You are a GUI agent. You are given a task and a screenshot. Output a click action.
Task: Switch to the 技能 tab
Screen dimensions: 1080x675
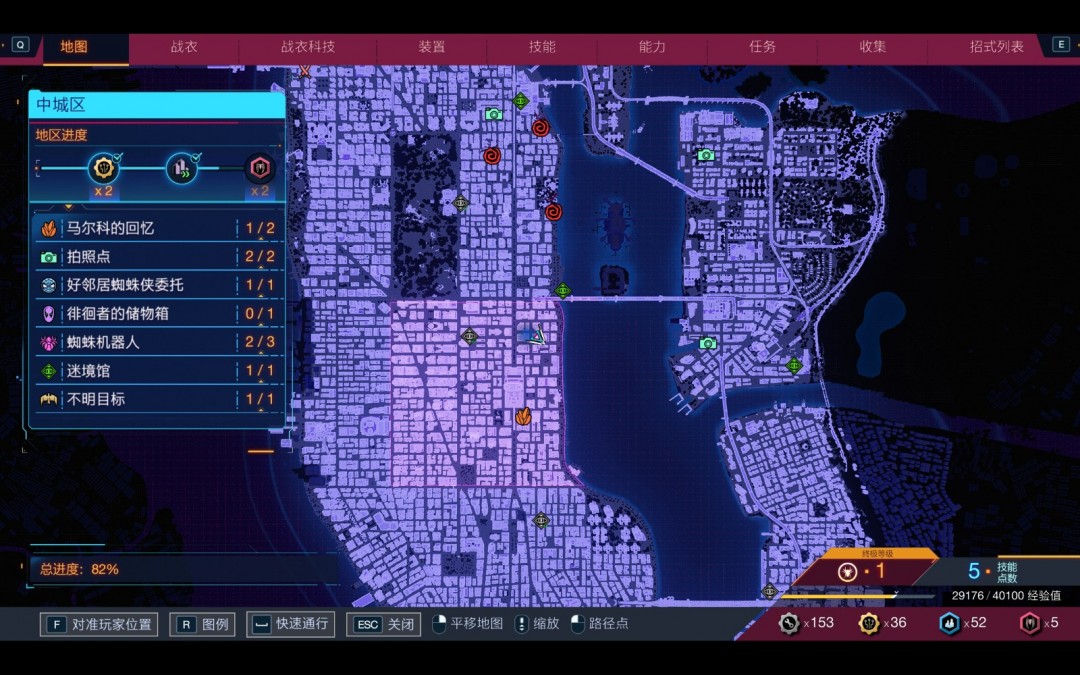click(542, 47)
